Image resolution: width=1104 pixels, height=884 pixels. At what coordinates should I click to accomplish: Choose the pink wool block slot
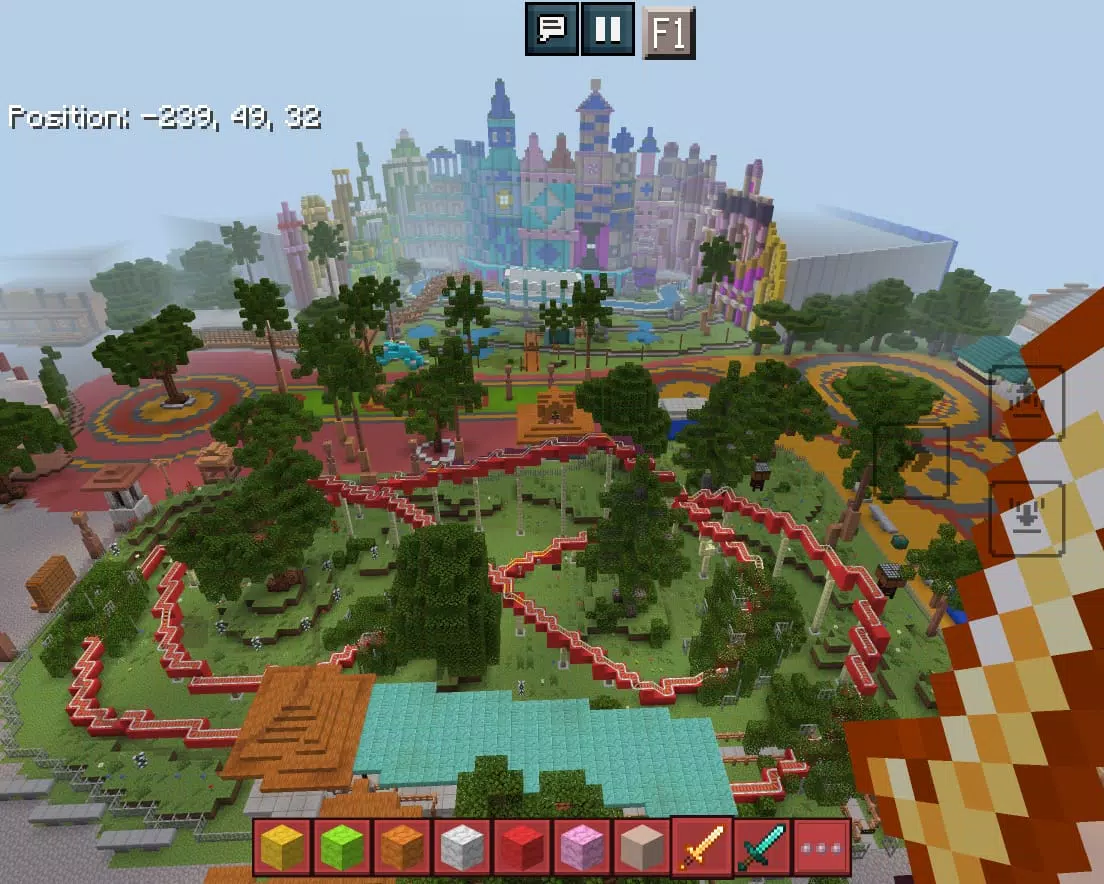pos(582,847)
